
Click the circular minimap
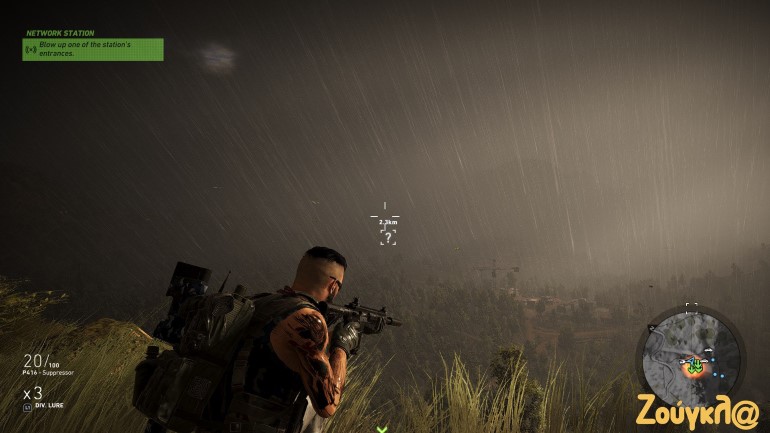pos(691,355)
